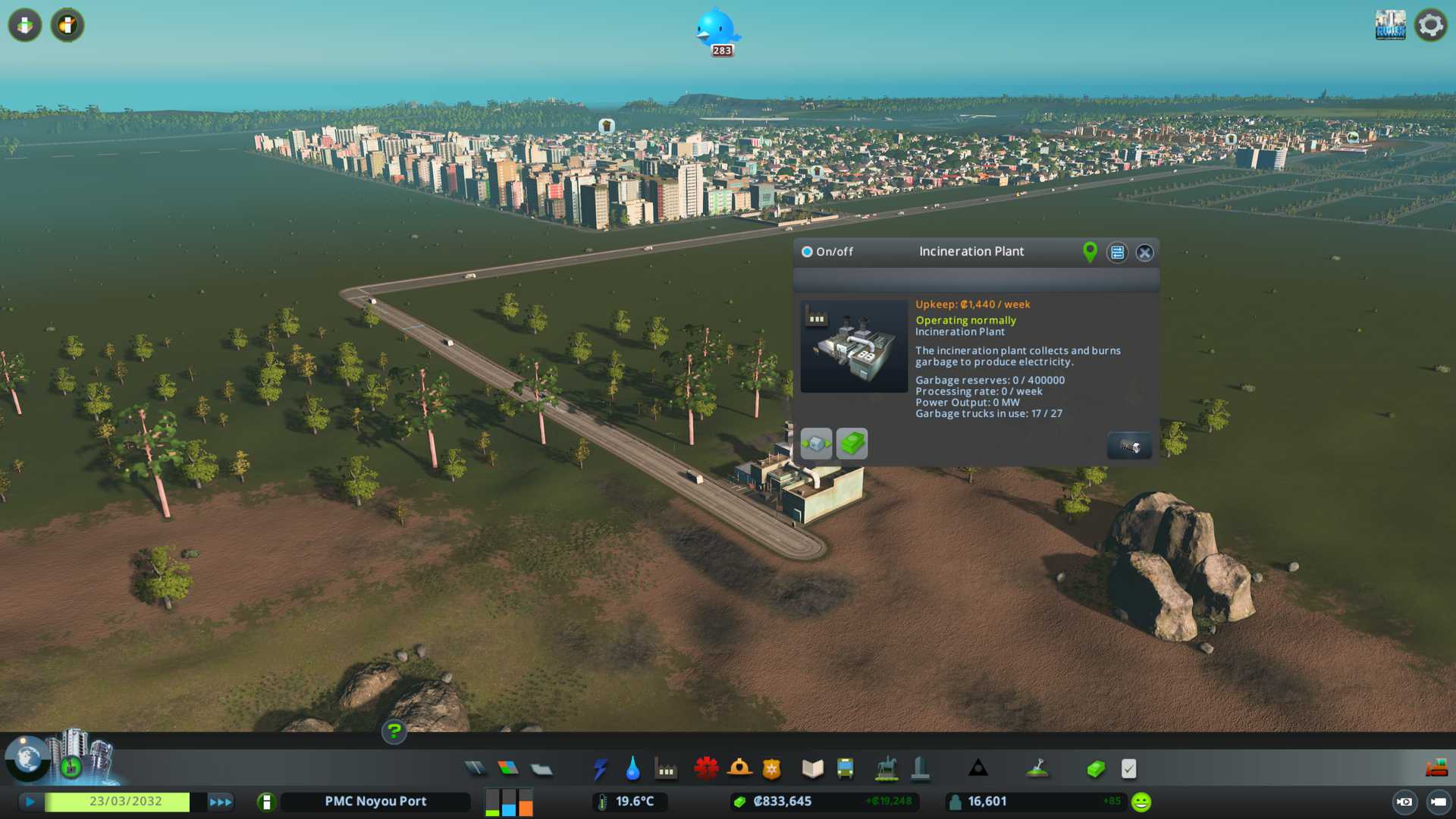The height and width of the screenshot is (819, 1456).
Task: Open the Economy green money panel
Action: (x=1095, y=769)
